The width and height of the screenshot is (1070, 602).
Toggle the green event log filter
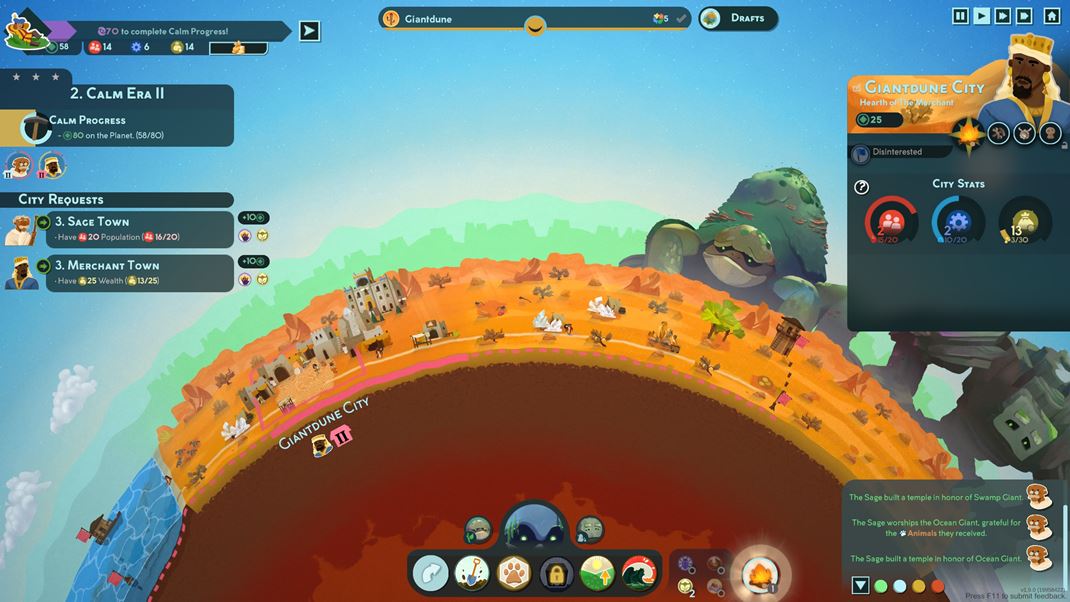pos(881,586)
